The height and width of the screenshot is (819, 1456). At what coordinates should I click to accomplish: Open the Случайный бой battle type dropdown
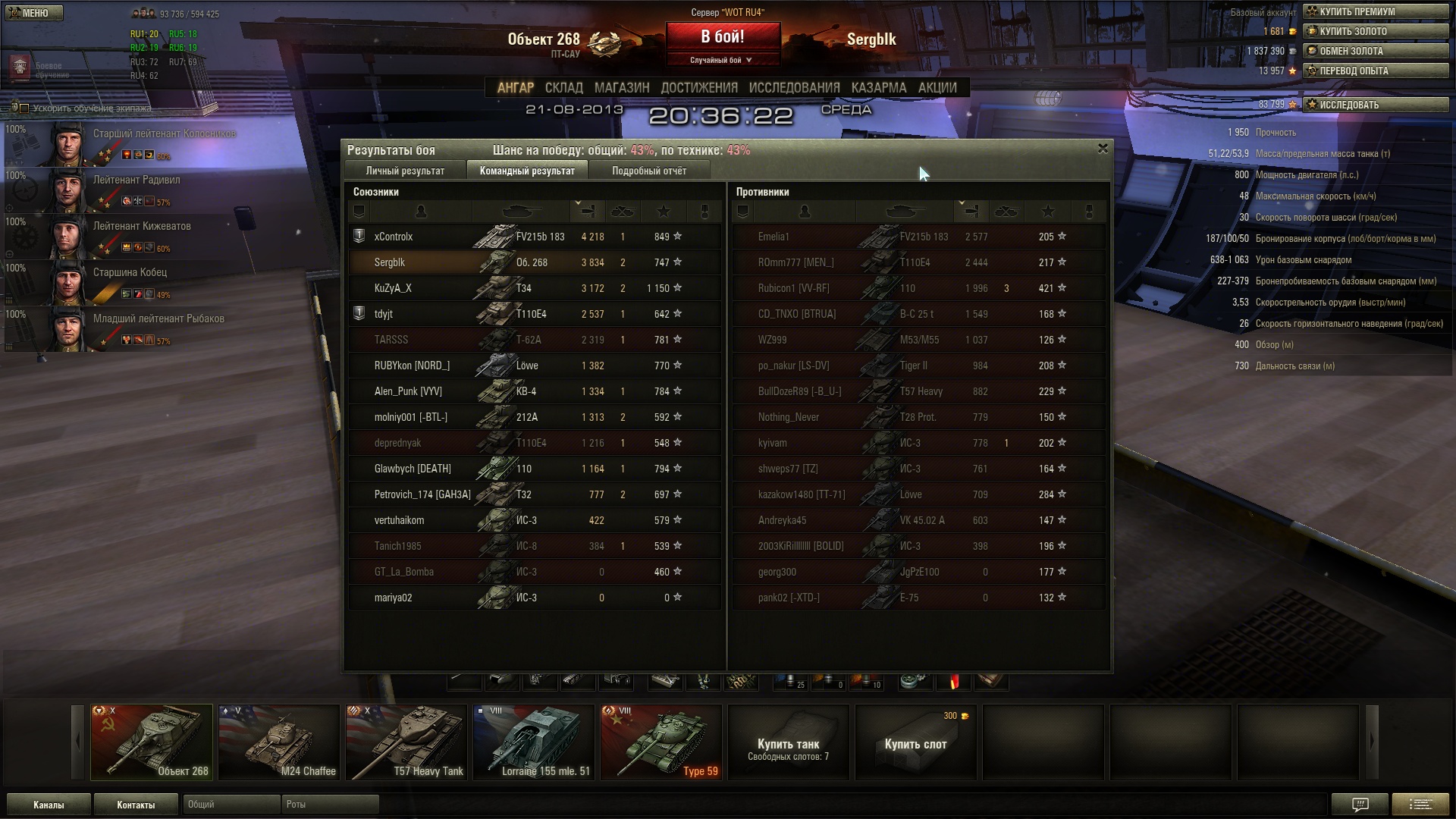(x=721, y=60)
